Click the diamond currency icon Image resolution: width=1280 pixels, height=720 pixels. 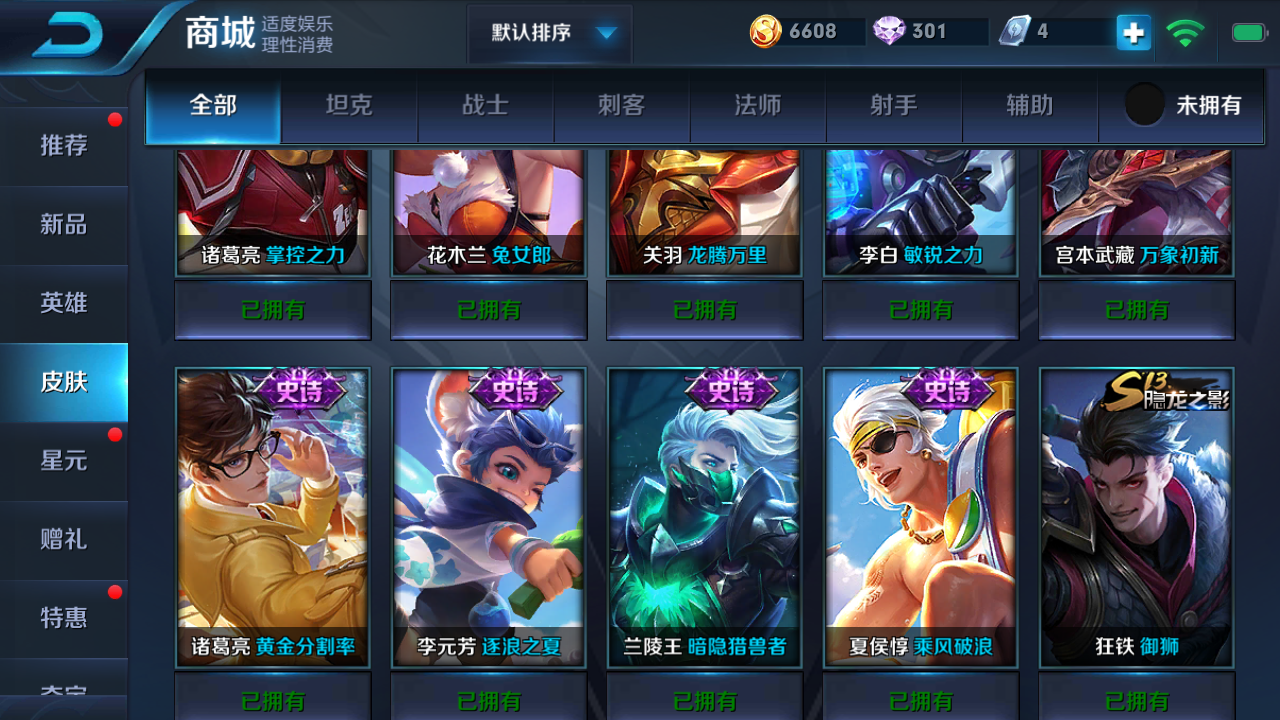(x=888, y=31)
